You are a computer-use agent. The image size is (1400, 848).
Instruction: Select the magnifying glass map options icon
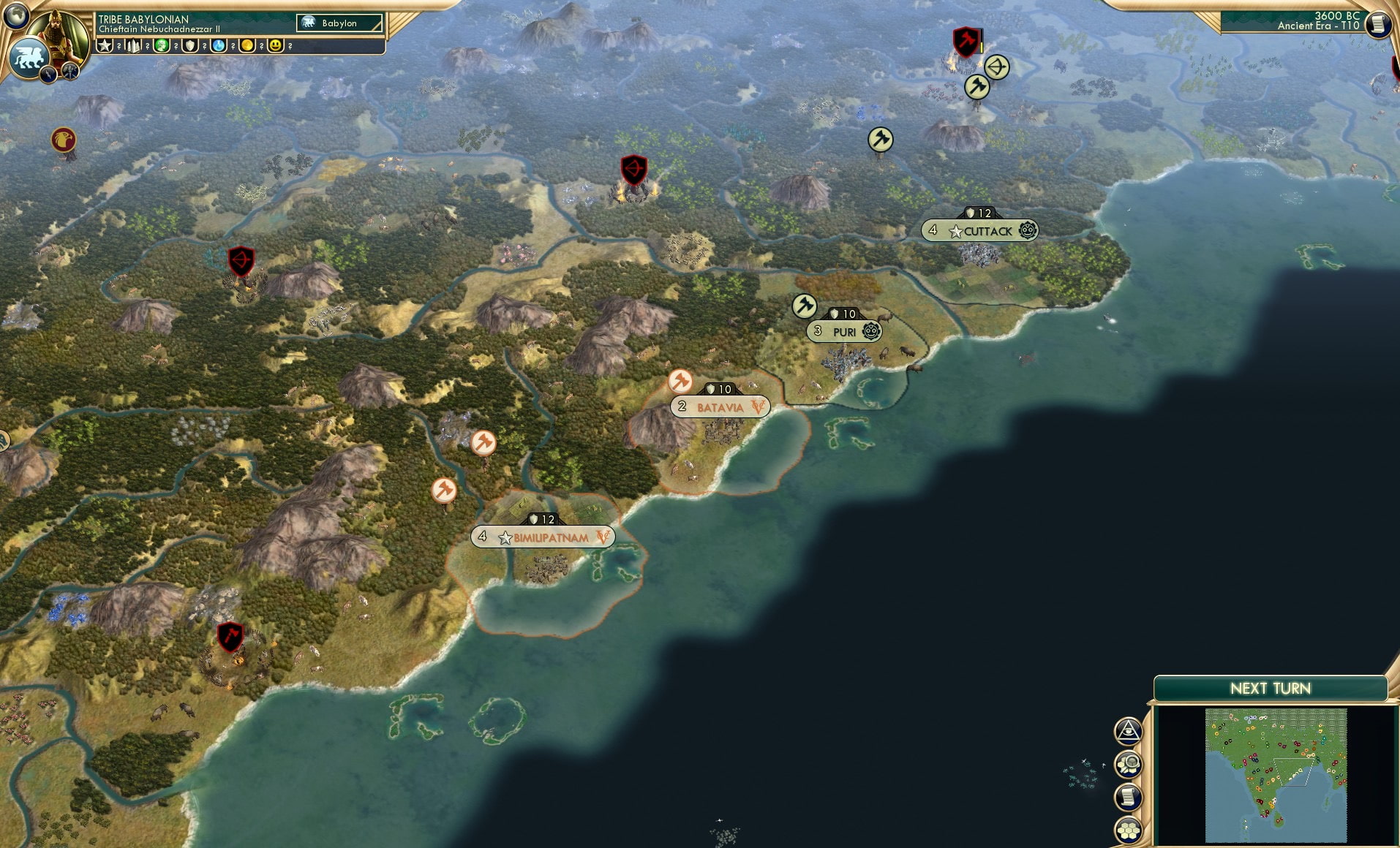click(1128, 763)
